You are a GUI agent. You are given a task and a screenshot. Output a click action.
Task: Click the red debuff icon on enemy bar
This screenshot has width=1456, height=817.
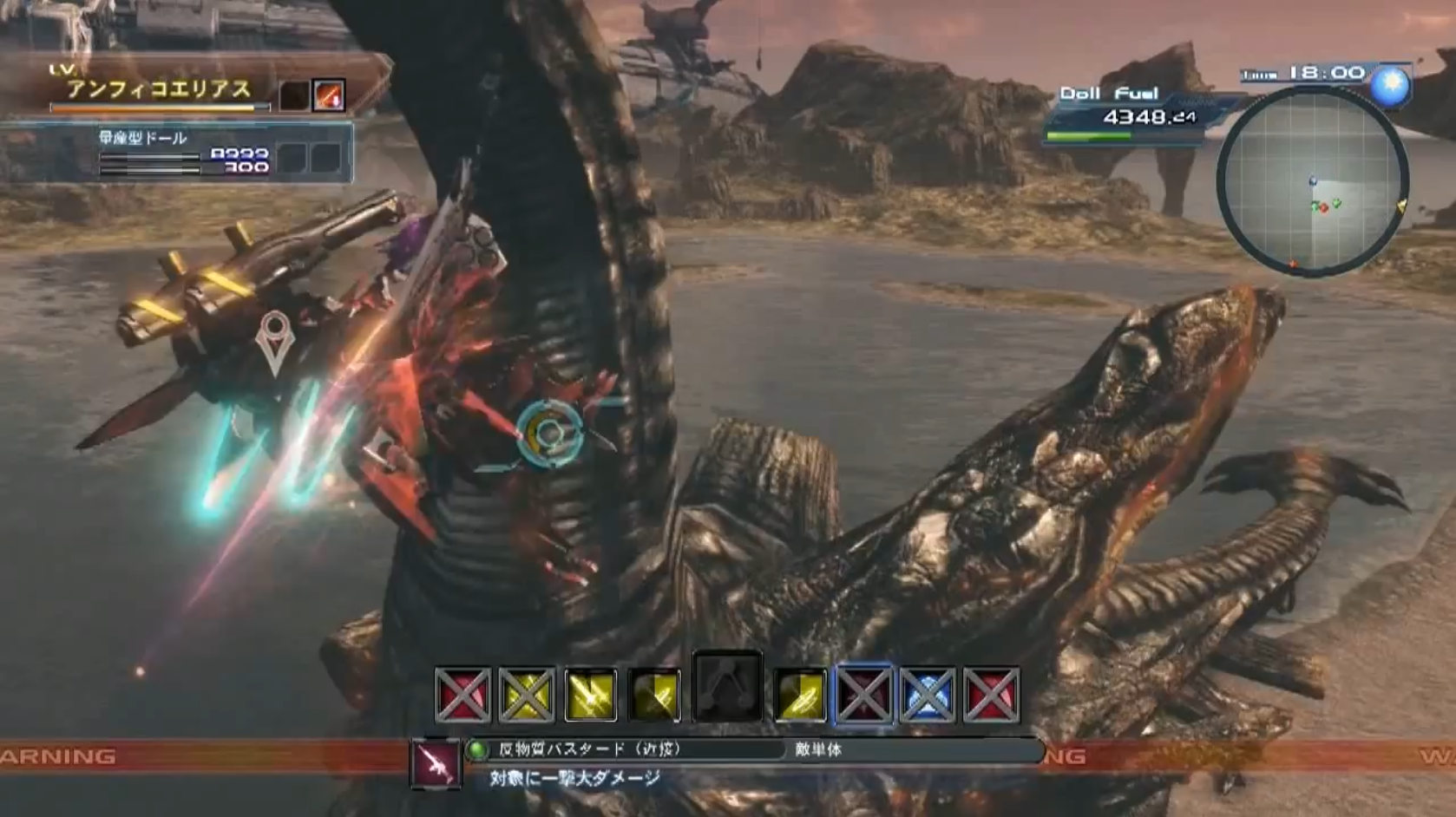pos(330,95)
